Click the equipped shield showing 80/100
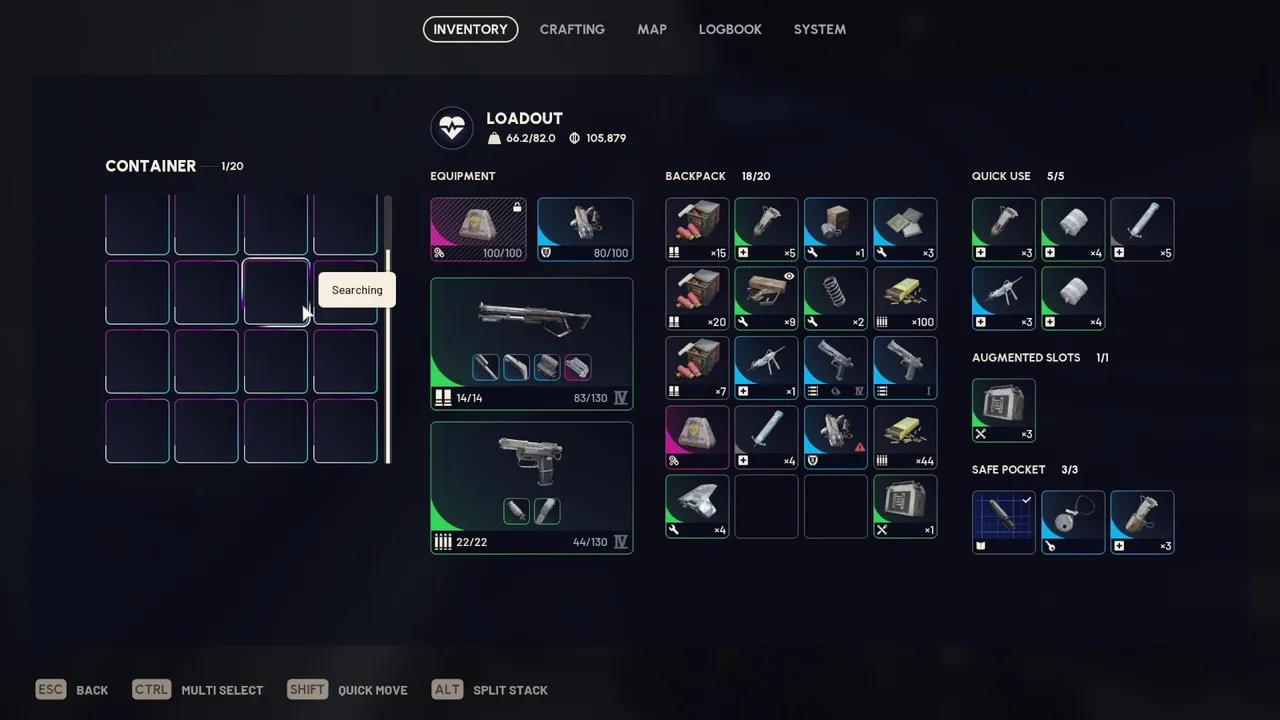The width and height of the screenshot is (1280, 720). tap(585, 229)
